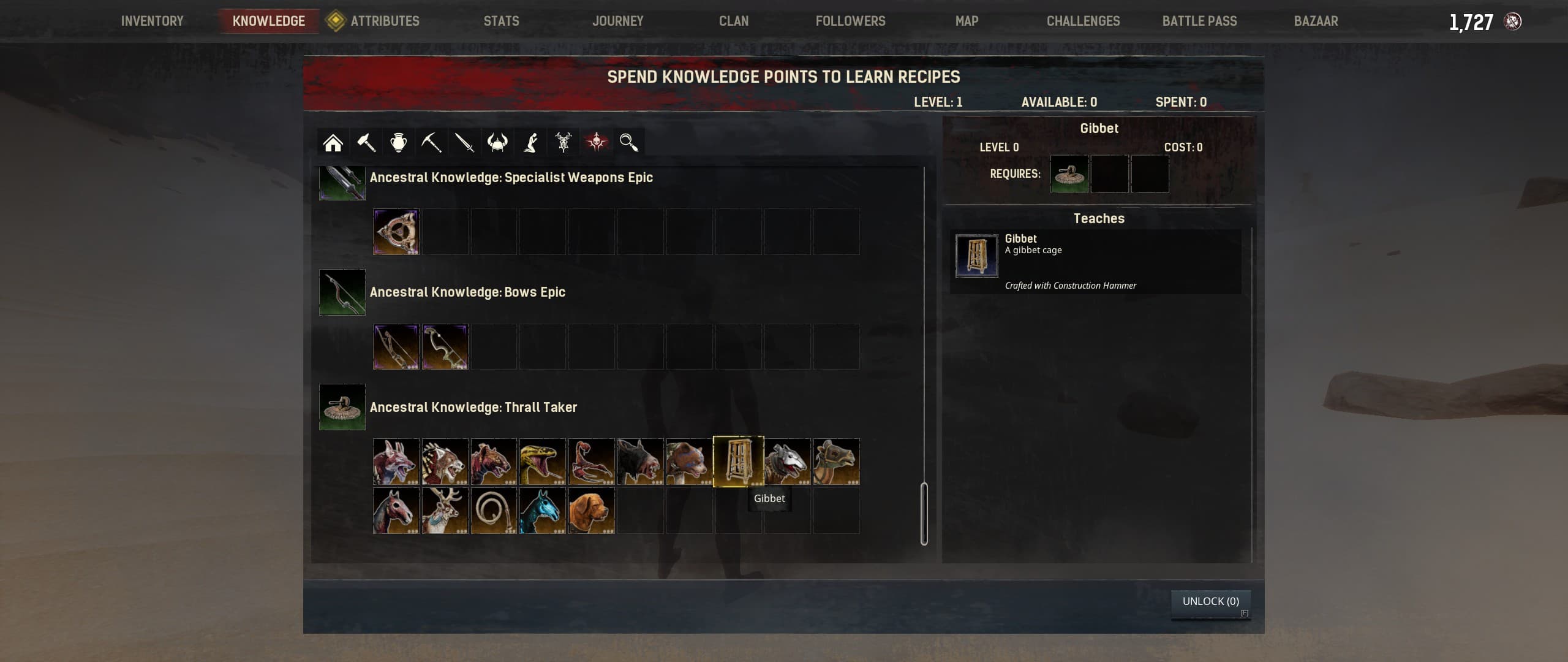Click the Battle Pass menu entry
Viewport: 1568px width, 662px height.
[x=1198, y=20]
